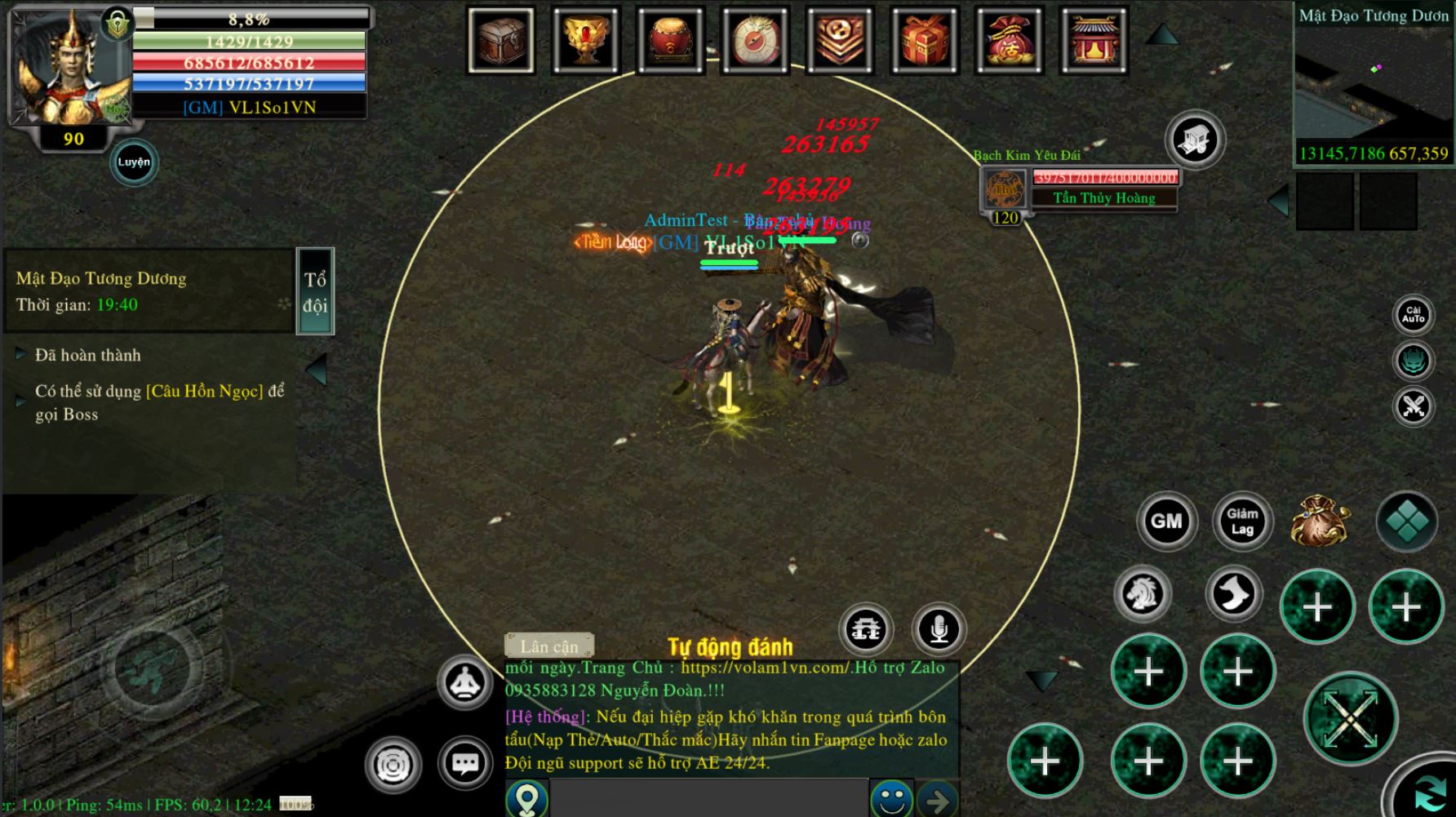Toggle the Giảm Lag option
The height and width of the screenshot is (817, 1456).
pos(1242,522)
